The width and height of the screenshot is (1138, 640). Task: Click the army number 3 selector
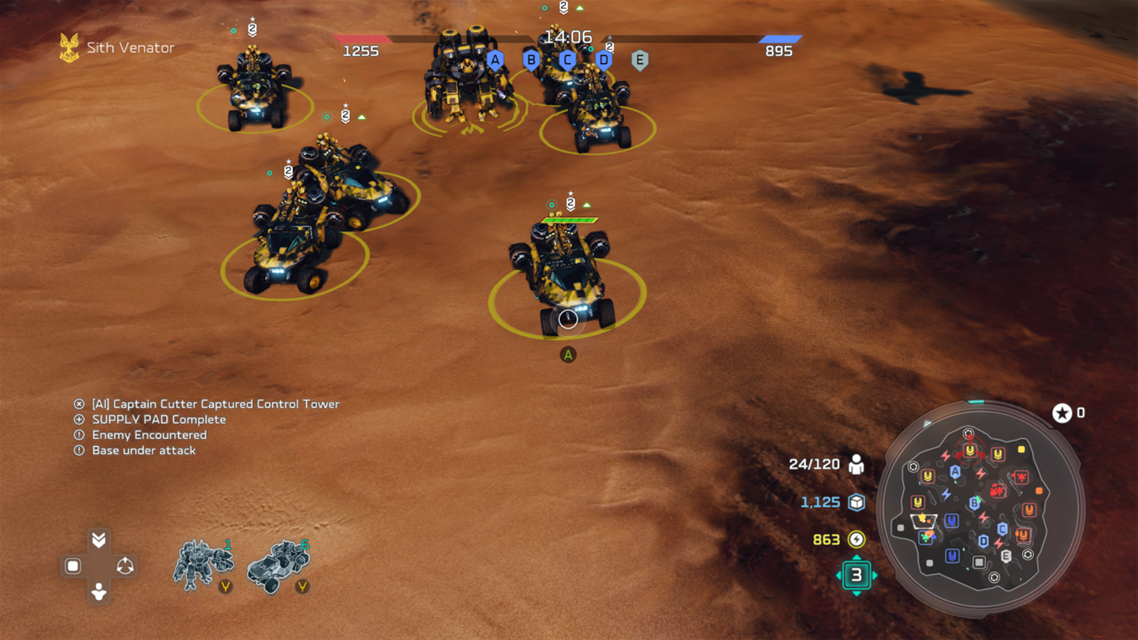(856, 575)
